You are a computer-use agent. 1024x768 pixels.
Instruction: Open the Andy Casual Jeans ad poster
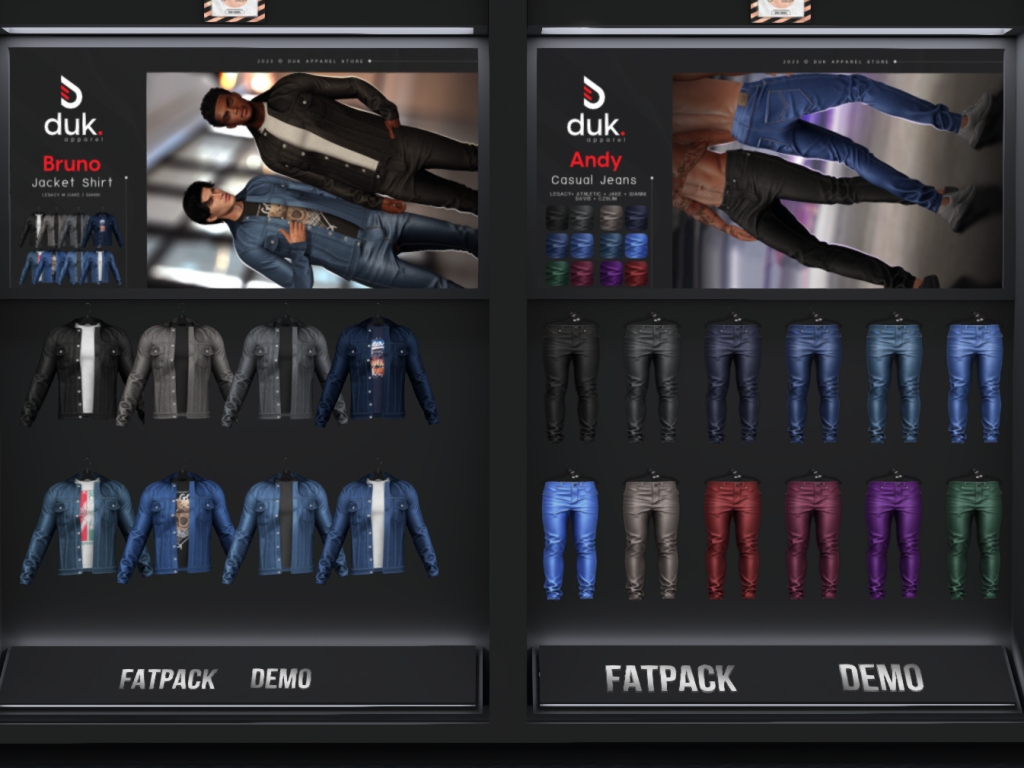coord(770,170)
